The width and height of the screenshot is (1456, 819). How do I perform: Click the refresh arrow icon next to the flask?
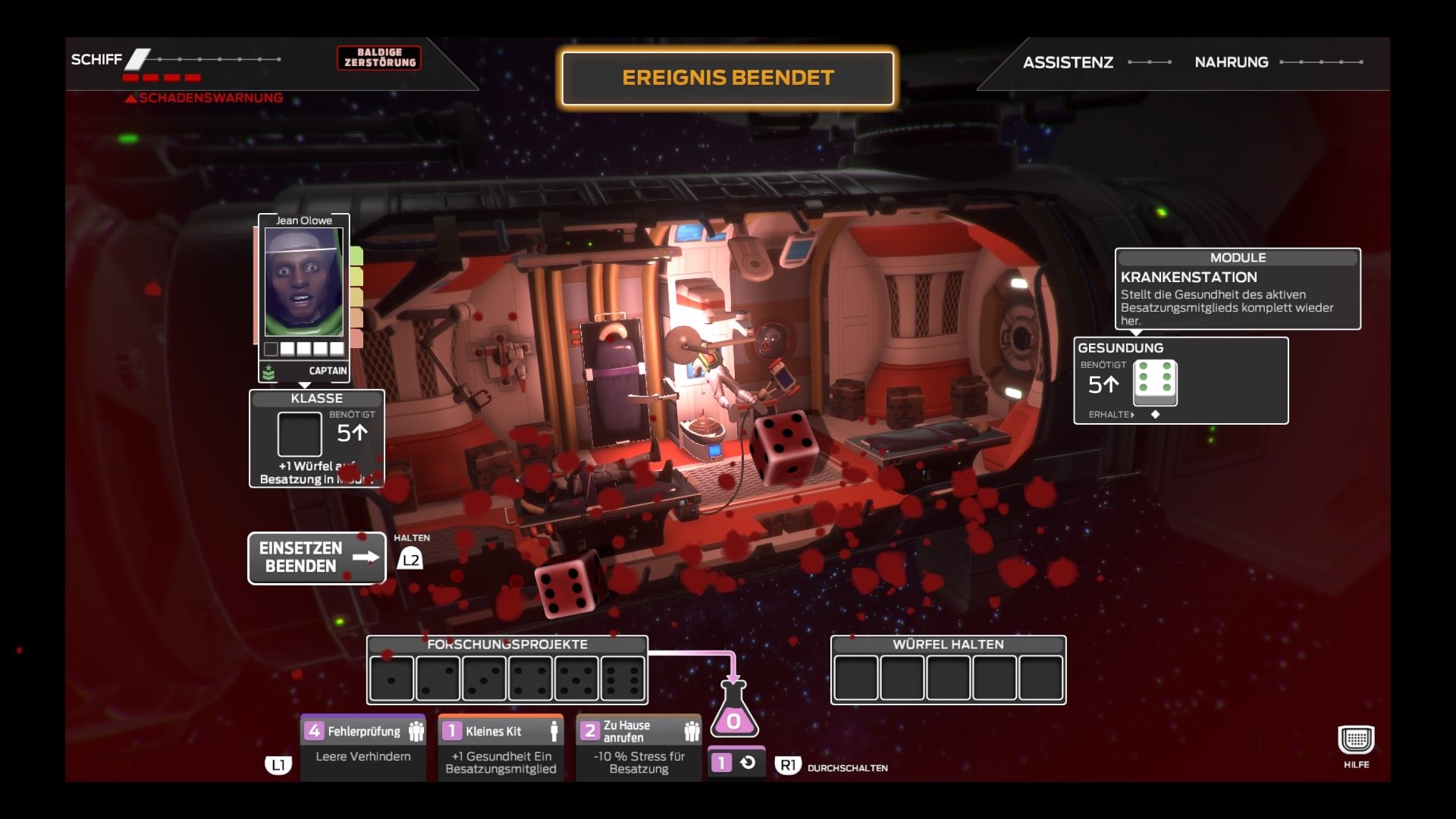(x=746, y=762)
